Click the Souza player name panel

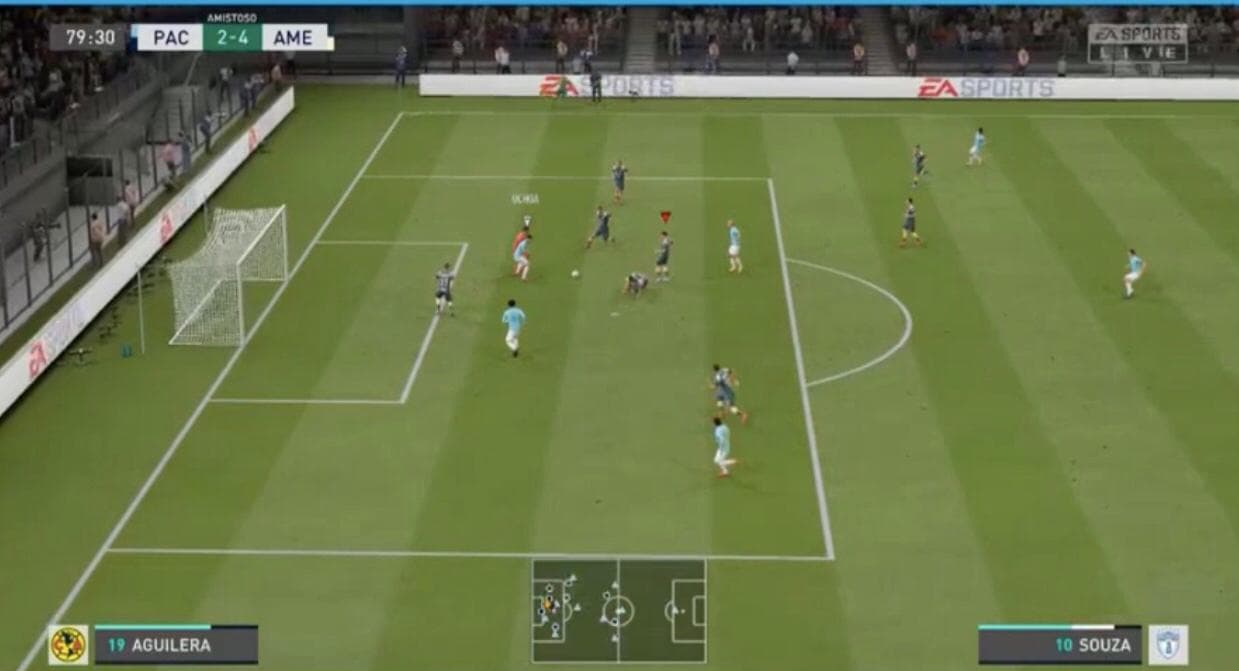[x=1060, y=645]
